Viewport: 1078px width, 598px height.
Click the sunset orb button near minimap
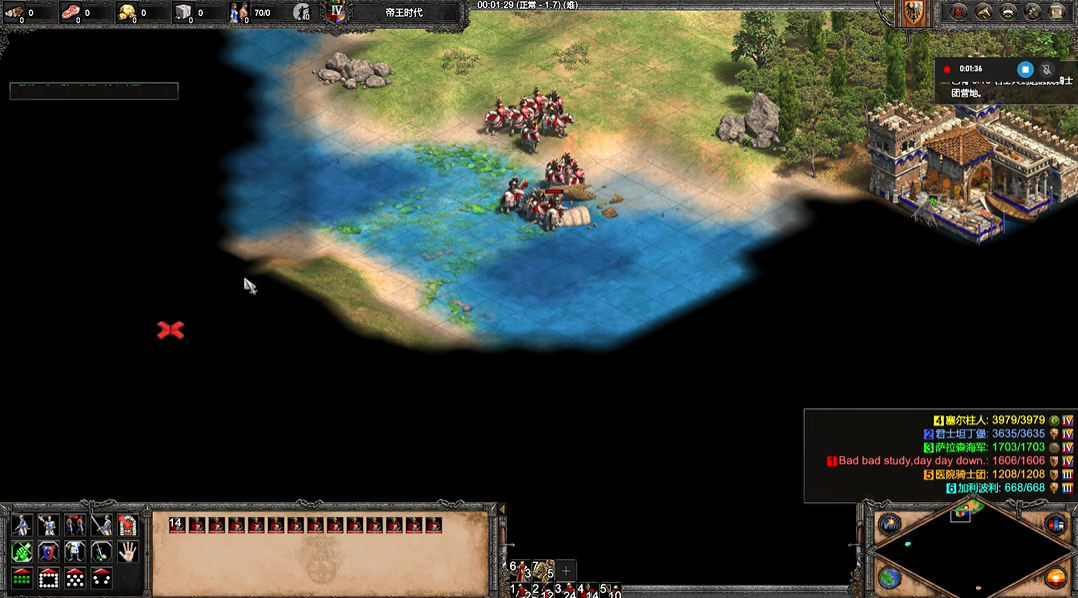[x=1056, y=577]
